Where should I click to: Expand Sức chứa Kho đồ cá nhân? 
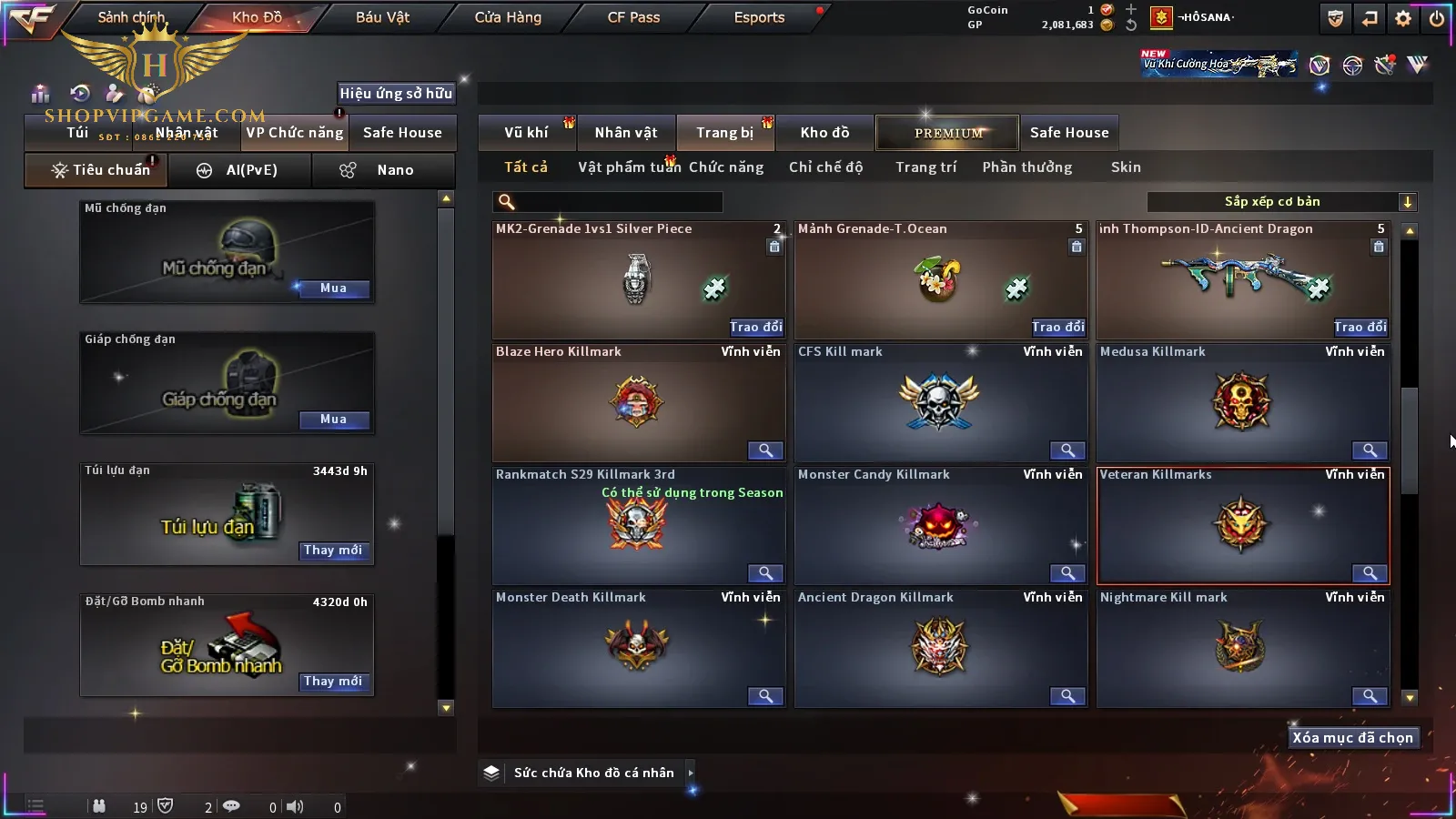[x=691, y=773]
